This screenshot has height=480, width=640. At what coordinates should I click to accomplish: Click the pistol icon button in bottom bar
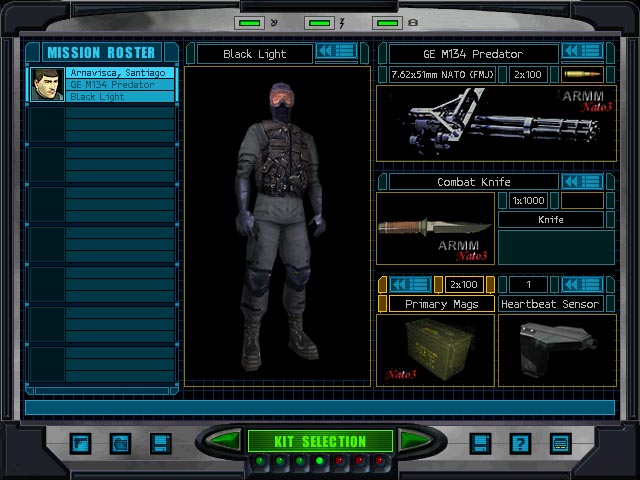pyautogui.click(x=82, y=443)
